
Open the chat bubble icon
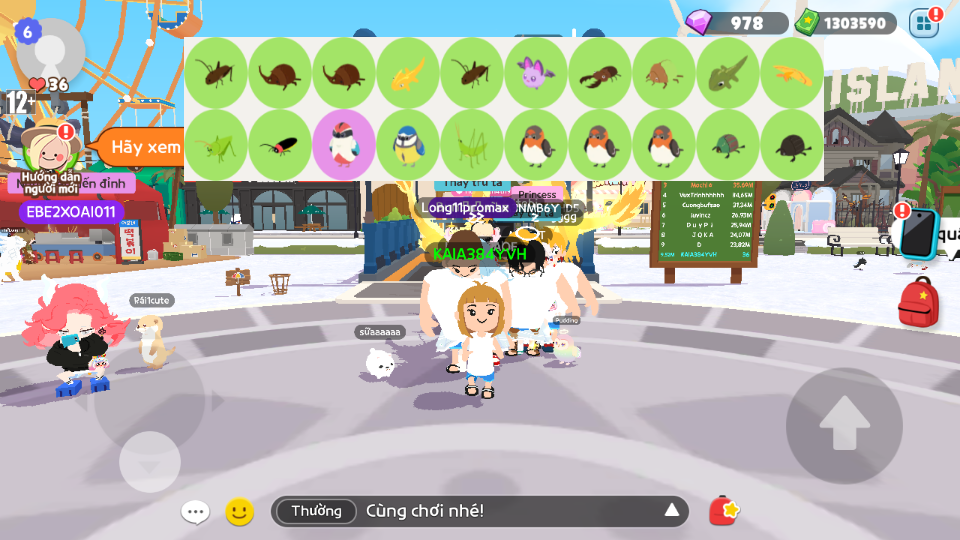195,512
